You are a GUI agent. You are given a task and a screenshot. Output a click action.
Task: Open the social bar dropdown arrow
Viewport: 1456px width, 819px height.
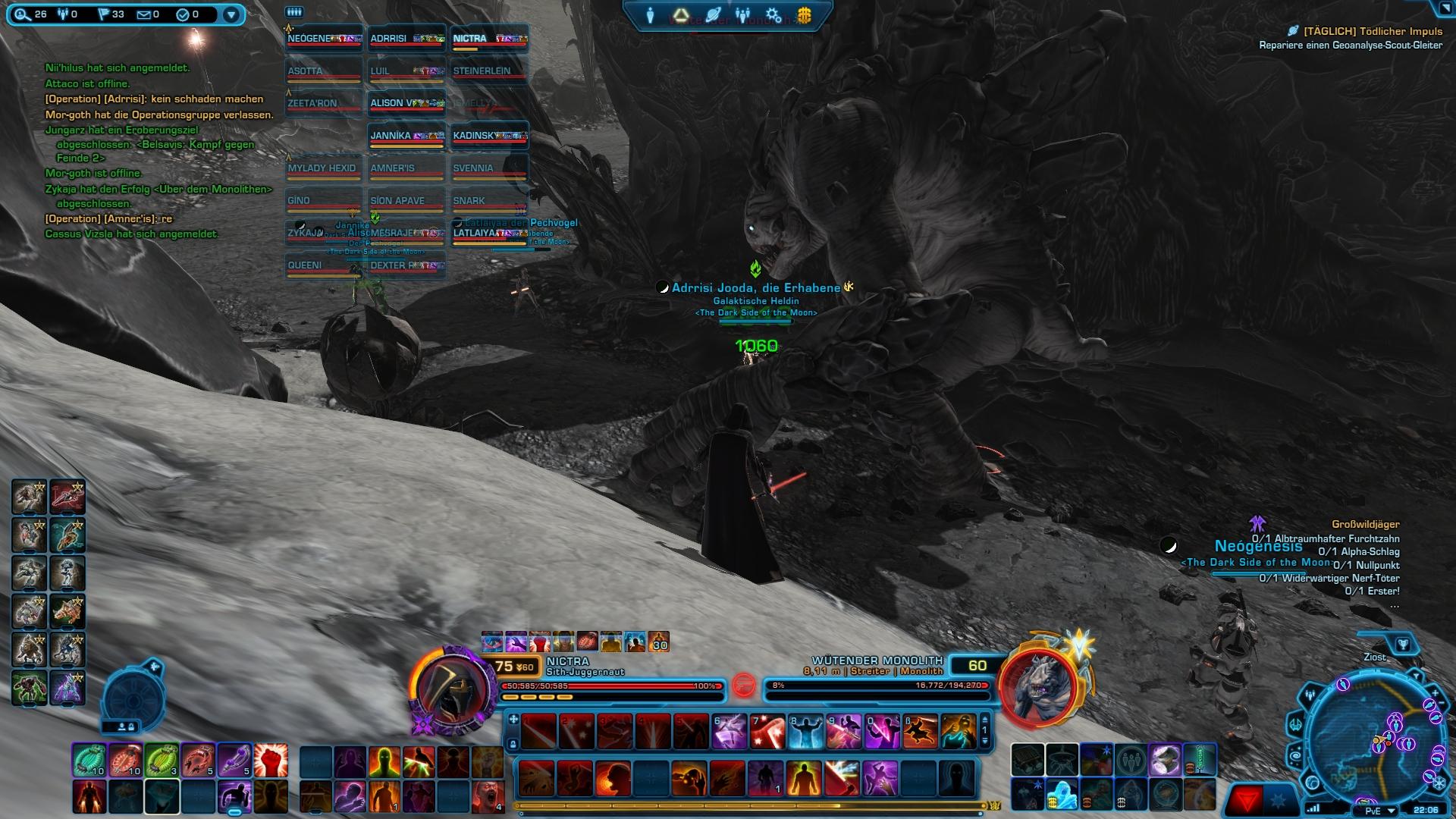(x=229, y=13)
